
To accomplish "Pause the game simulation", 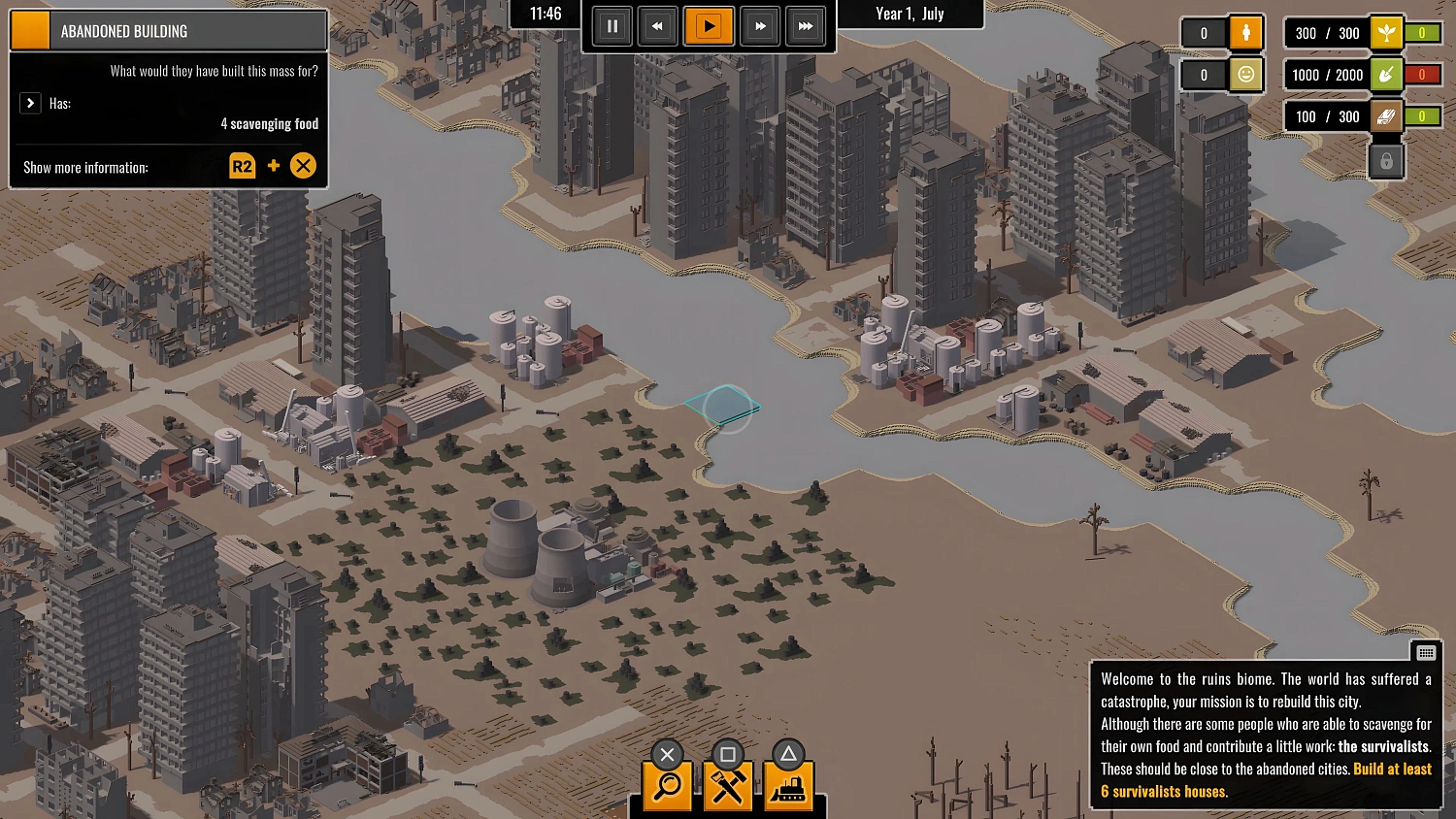I will coord(612,26).
